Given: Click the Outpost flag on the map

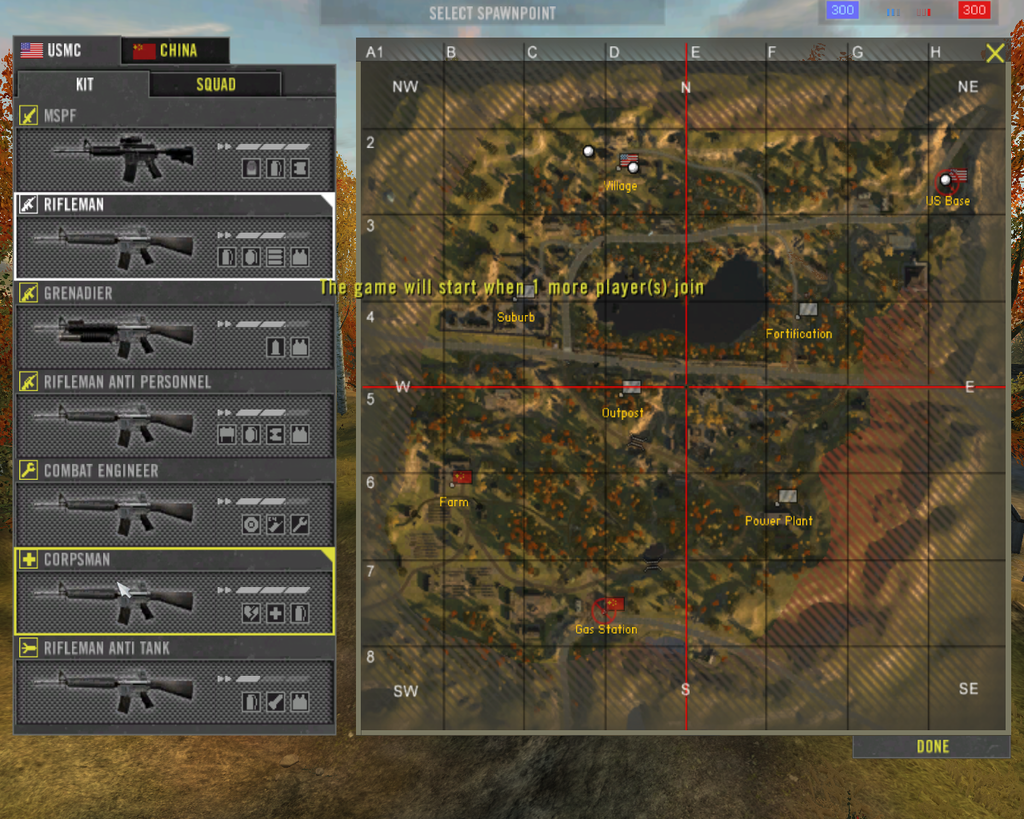Looking at the screenshot, I should 631,387.
